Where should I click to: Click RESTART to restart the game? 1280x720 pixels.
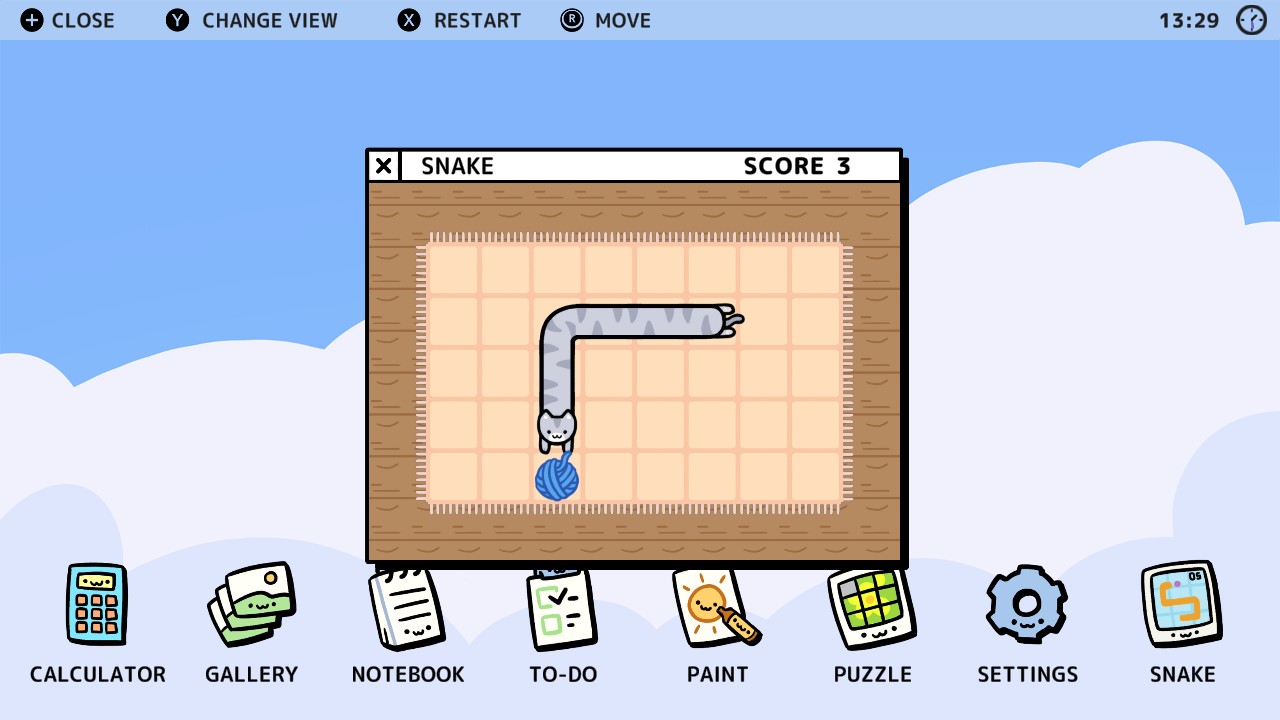(477, 19)
